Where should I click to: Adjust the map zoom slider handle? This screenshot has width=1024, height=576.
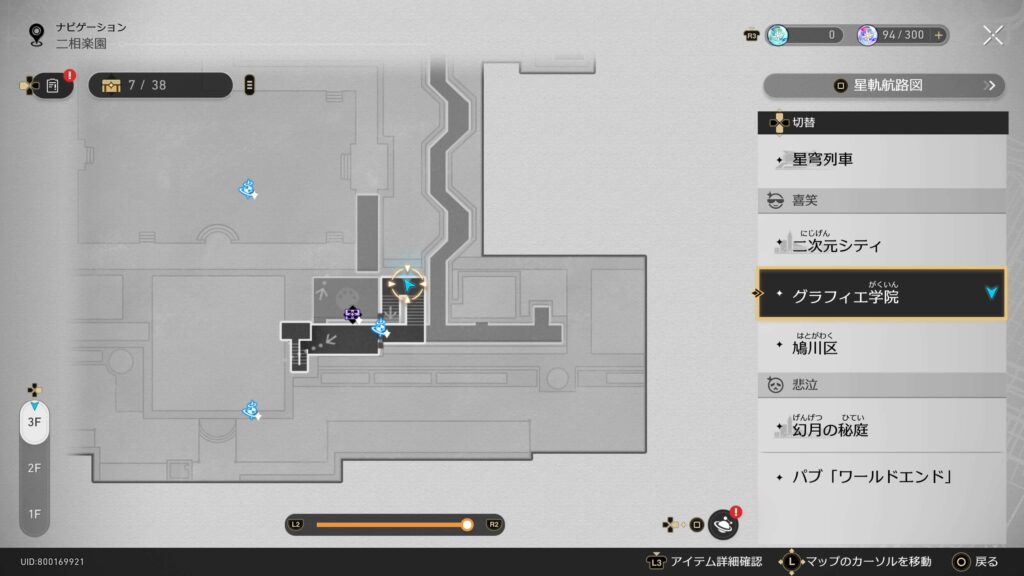pos(466,524)
